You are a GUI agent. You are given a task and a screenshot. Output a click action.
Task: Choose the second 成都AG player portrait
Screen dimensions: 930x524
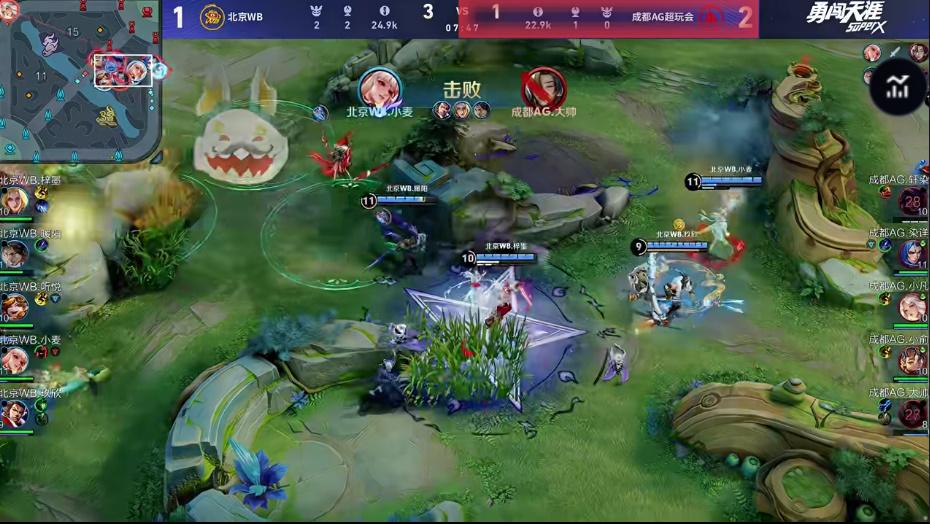click(912, 254)
